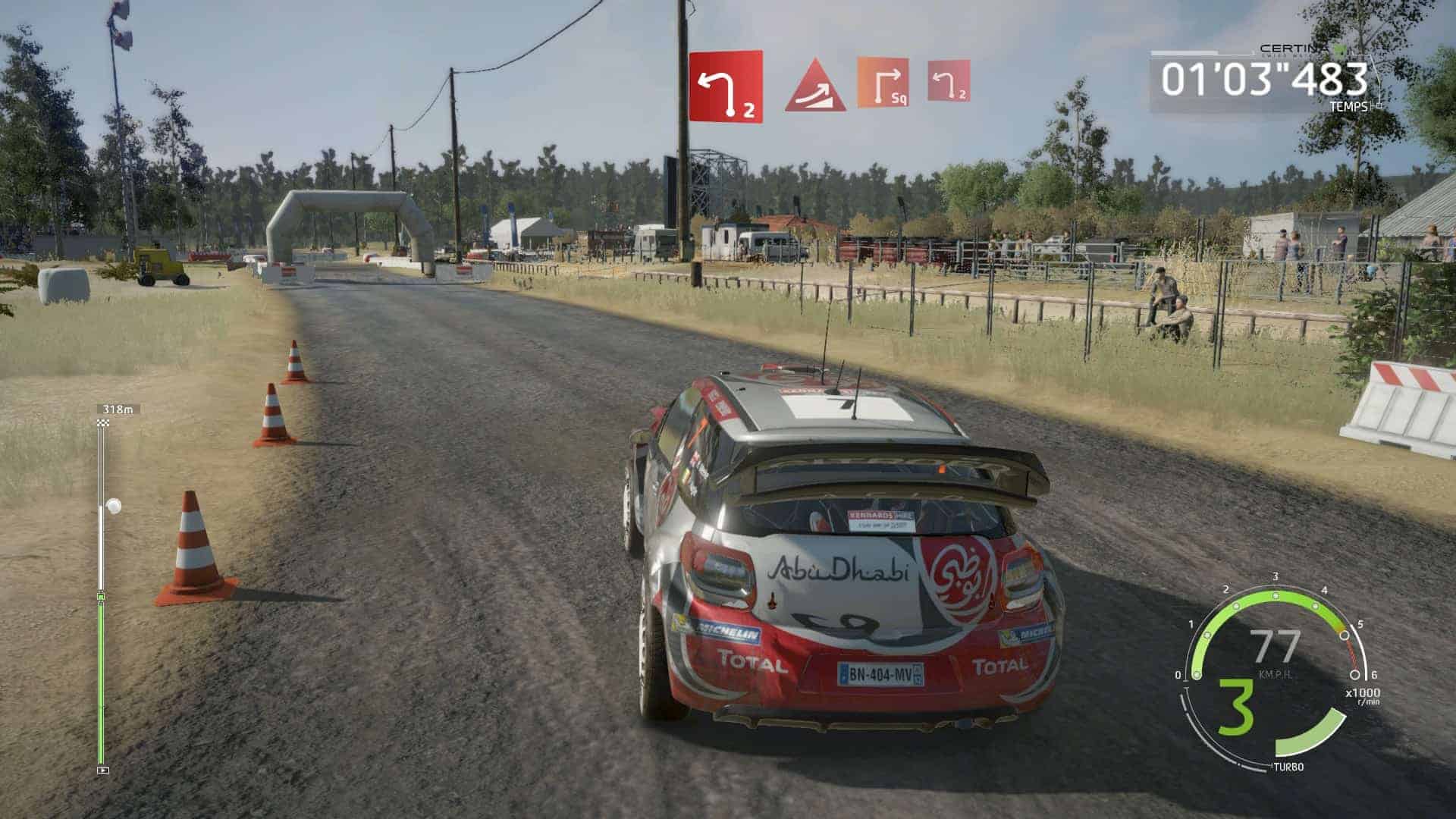Click the square right turn pace note
Screen dimensions: 1456x819
(x=883, y=83)
